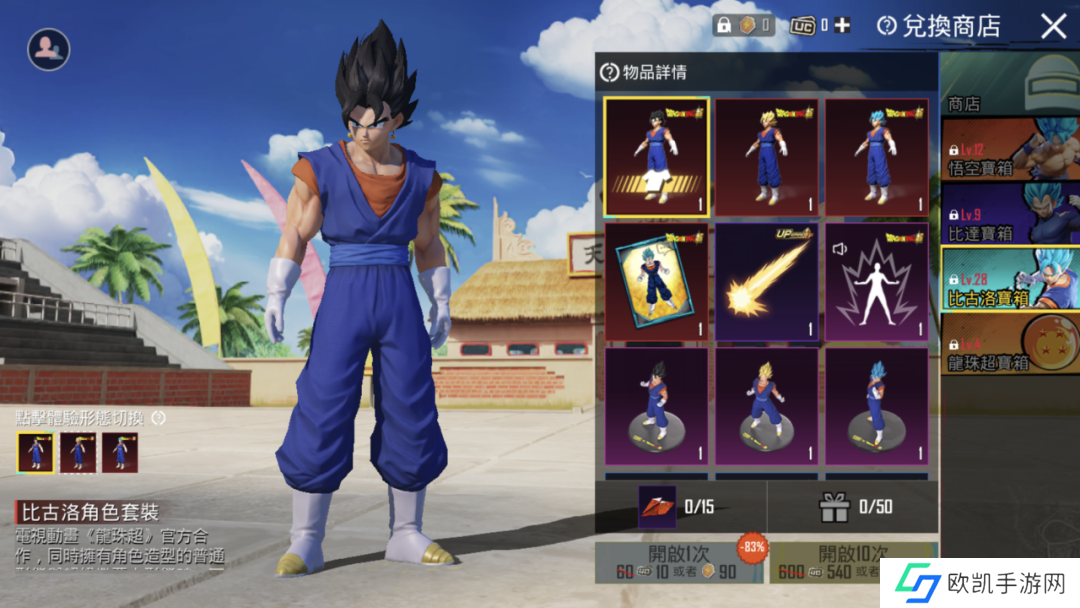Select the black-haired Vegito outfit item
The height and width of the screenshot is (608, 1080).
coord(657,156)
